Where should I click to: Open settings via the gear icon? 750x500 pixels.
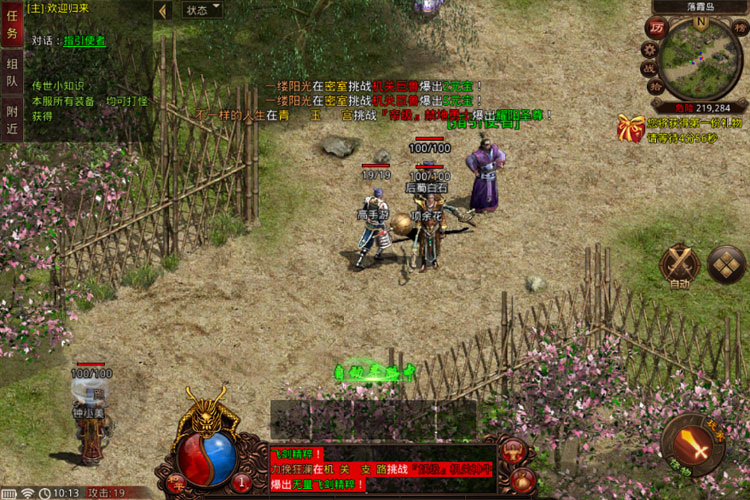[x=648, y=48]
